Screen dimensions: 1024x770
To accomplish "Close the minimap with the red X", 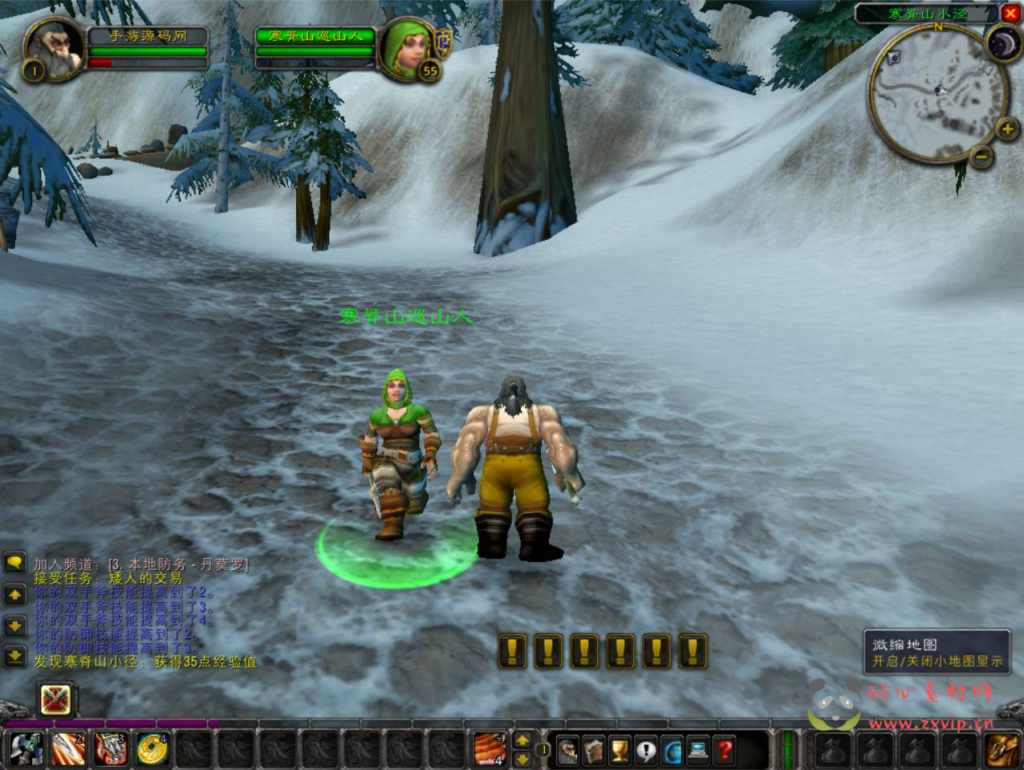I will (1010, 13).
